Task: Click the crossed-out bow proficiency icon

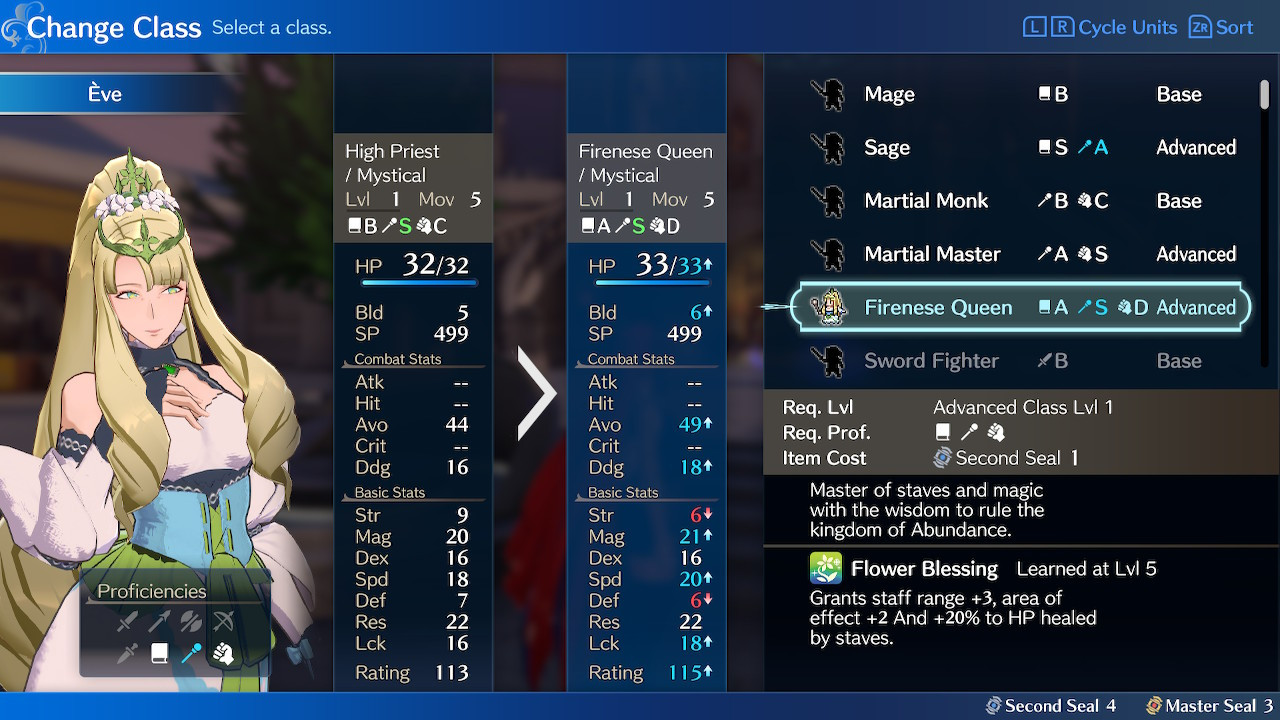Action: point(225,621)
